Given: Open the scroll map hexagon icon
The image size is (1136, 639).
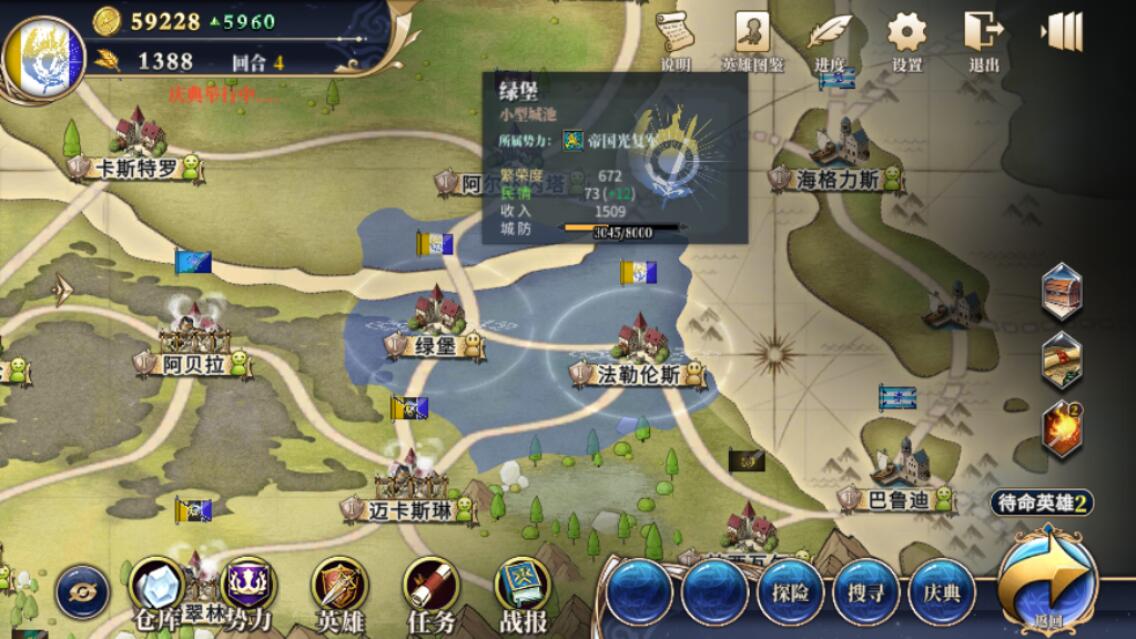Looking at the screenshot, I should [1061, 360].
